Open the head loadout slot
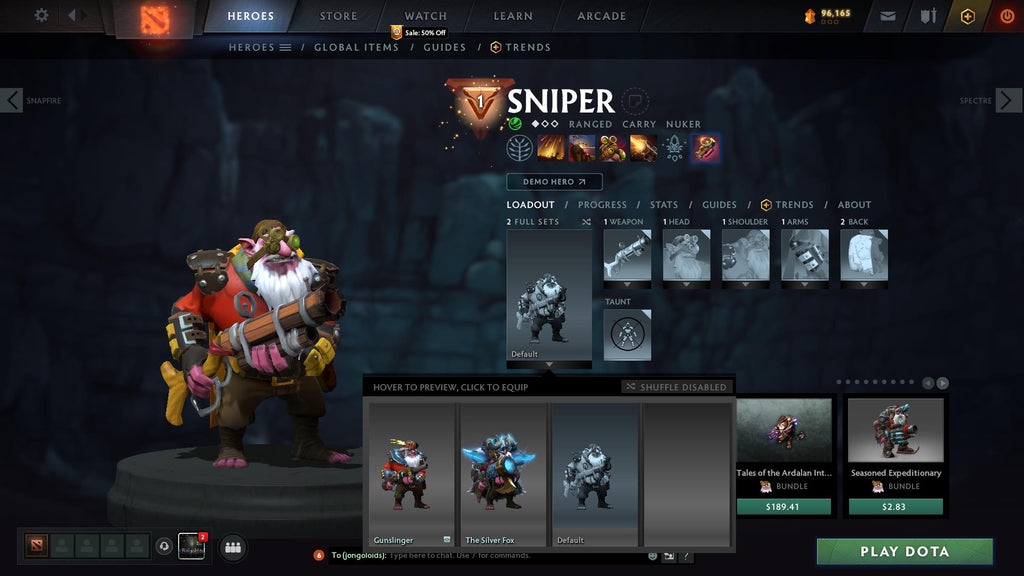 point(686,255)
